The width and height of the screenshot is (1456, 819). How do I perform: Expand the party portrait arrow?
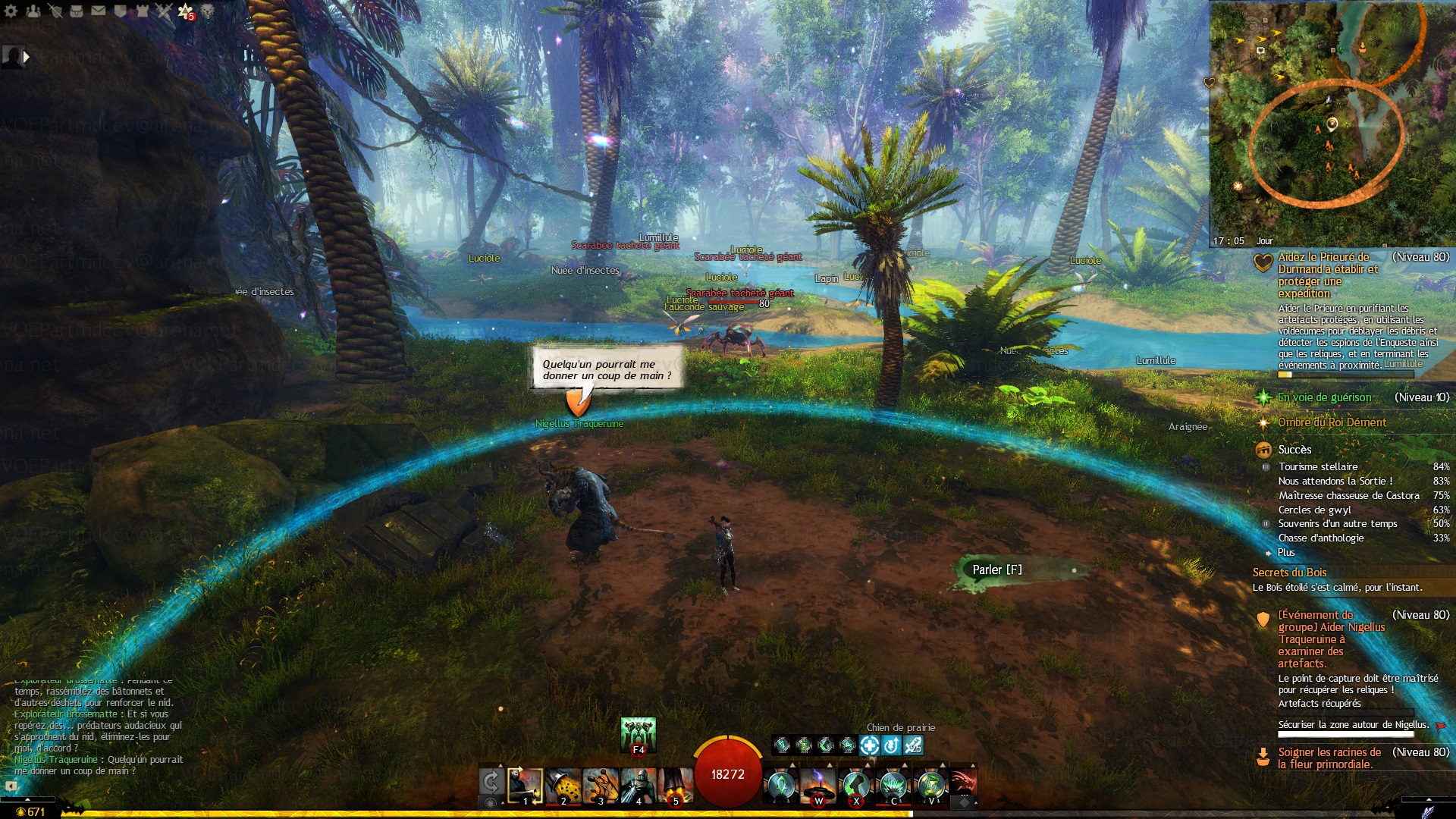[x=27, y=56]
